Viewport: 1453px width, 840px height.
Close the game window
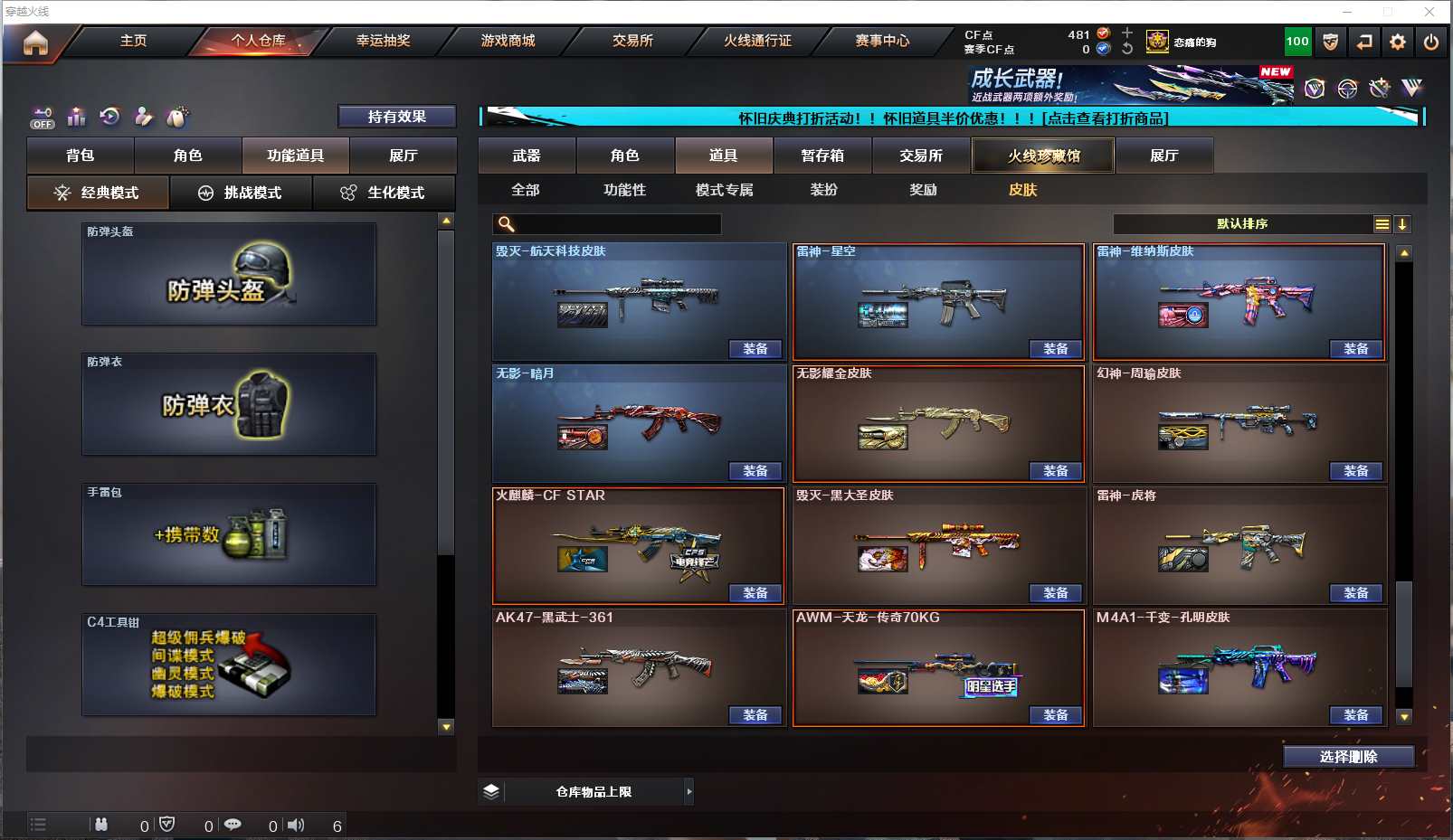point(1429,12)
